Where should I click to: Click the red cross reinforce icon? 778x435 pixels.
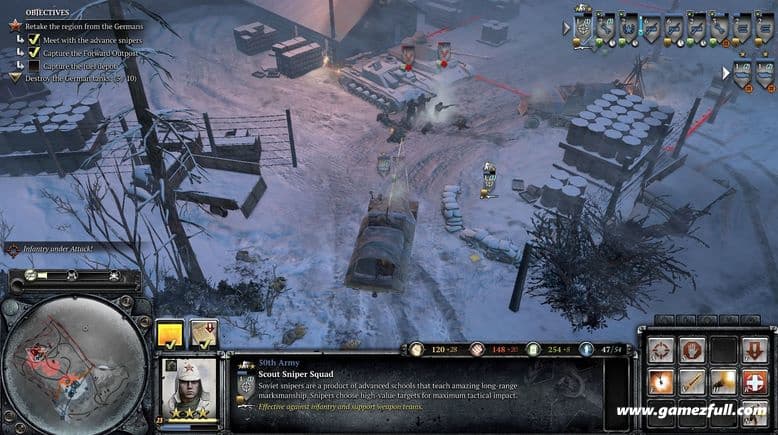[755, 381]
